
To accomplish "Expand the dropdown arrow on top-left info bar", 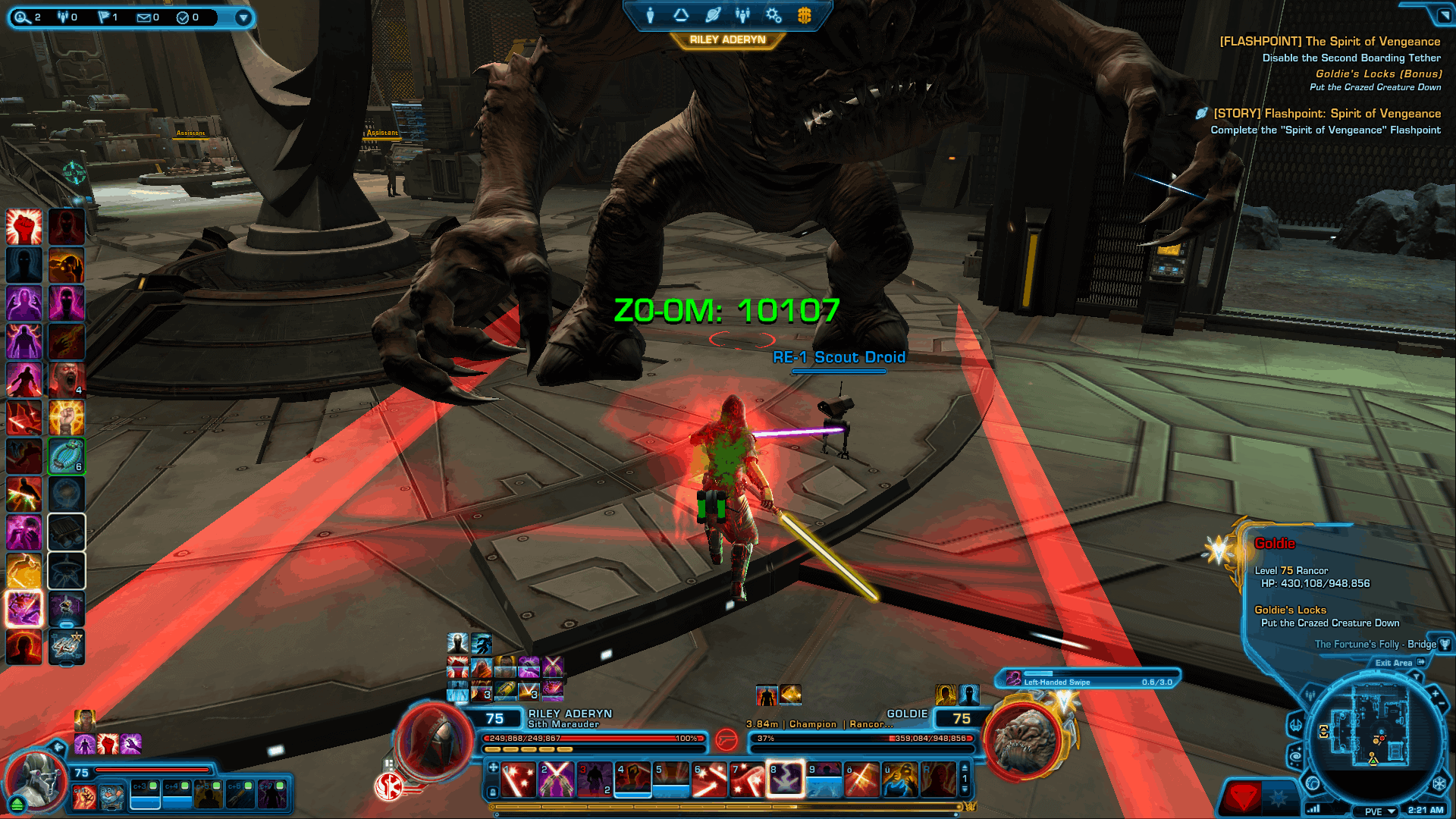I will [243, 17].
